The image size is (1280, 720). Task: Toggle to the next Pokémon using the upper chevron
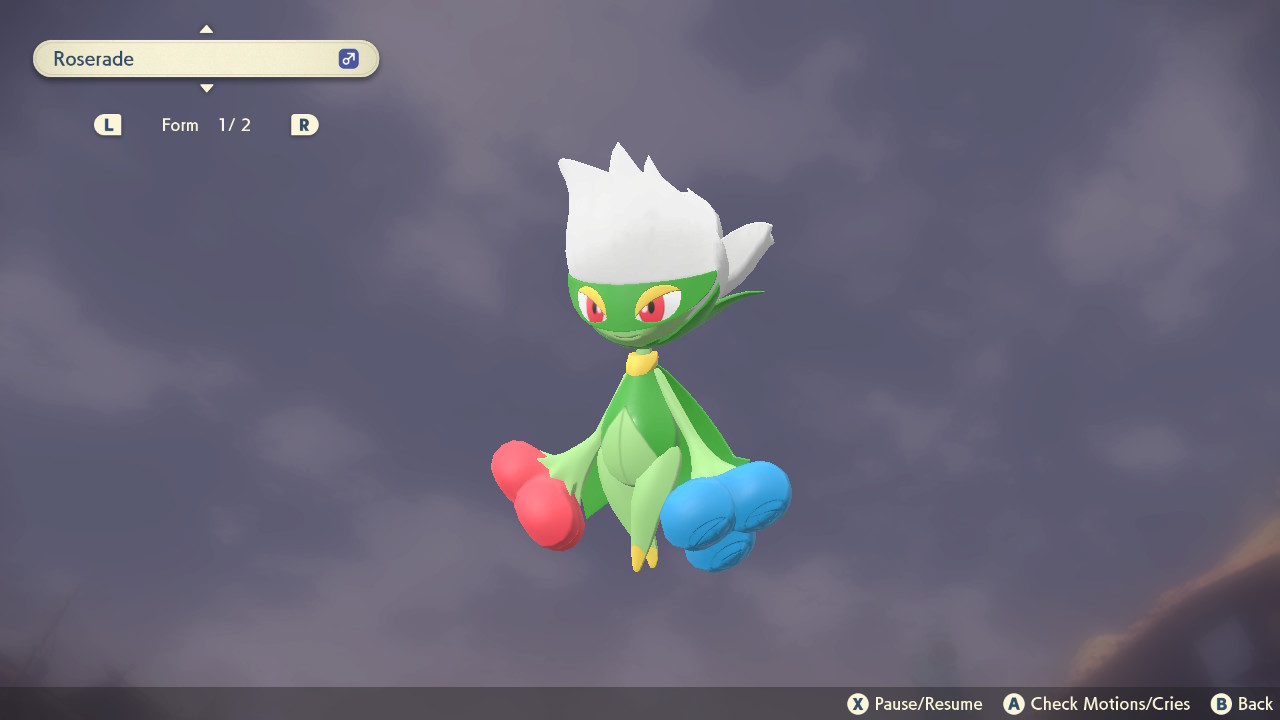[x=206, y=29]
